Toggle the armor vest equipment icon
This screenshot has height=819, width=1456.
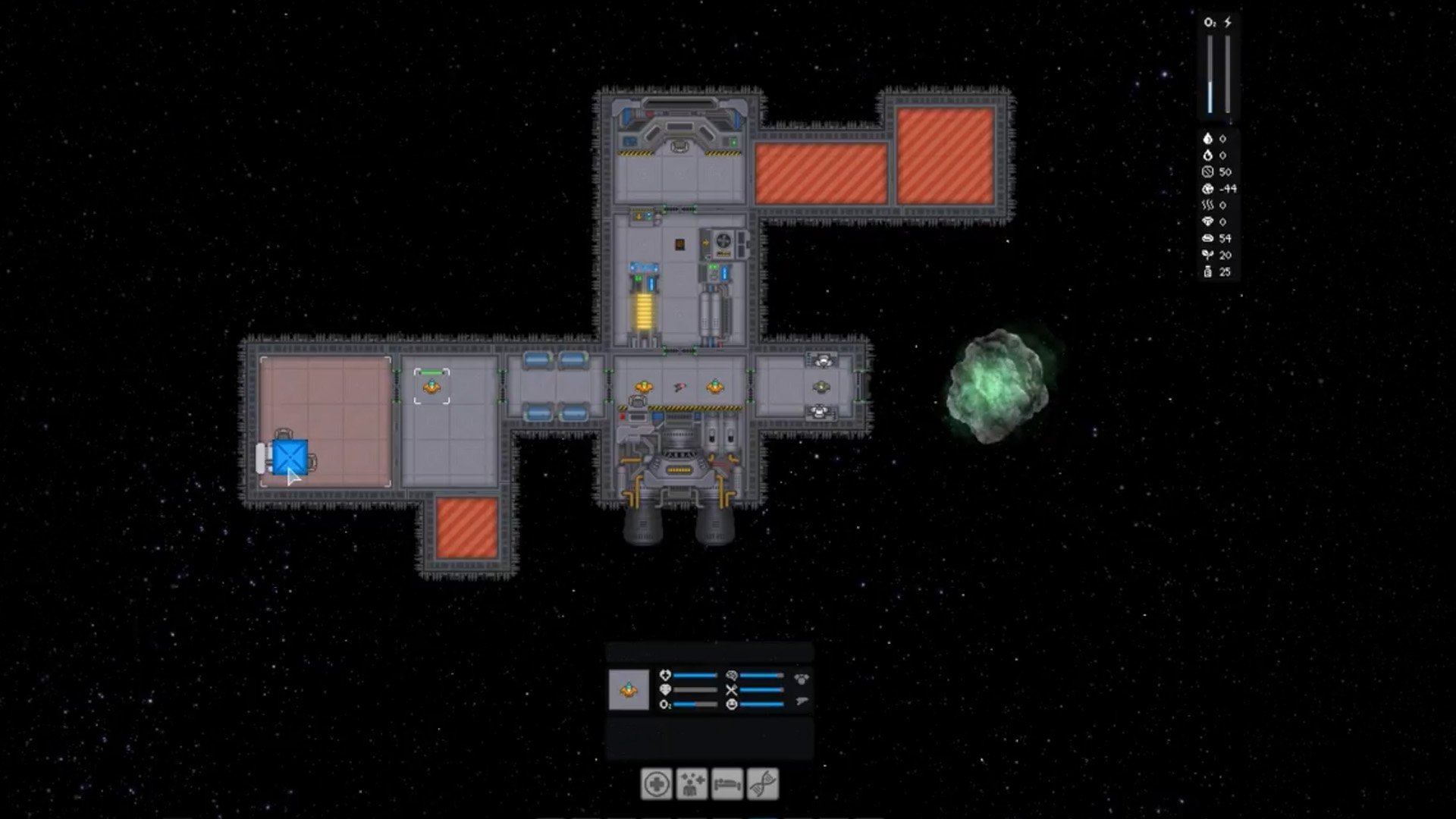click(x=802, y=679)
